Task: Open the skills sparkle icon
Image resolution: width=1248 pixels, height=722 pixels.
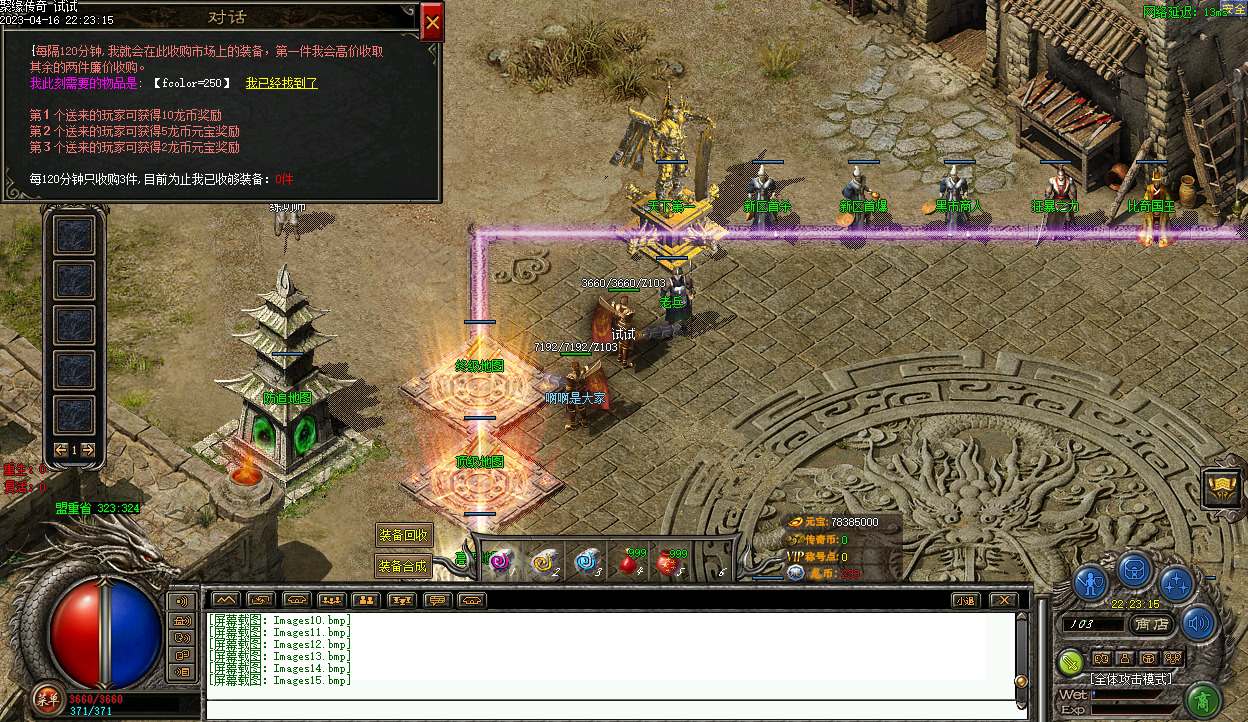Action: point(1176,582)
